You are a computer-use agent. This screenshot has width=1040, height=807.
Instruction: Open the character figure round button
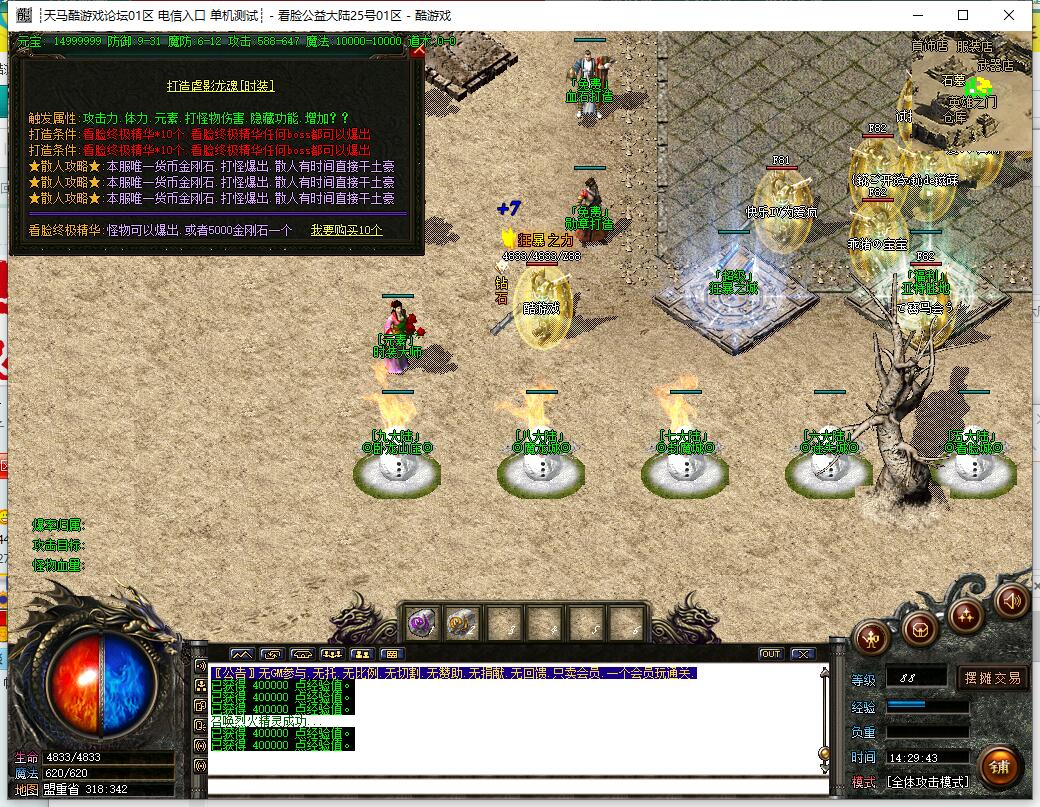point(872,638)
